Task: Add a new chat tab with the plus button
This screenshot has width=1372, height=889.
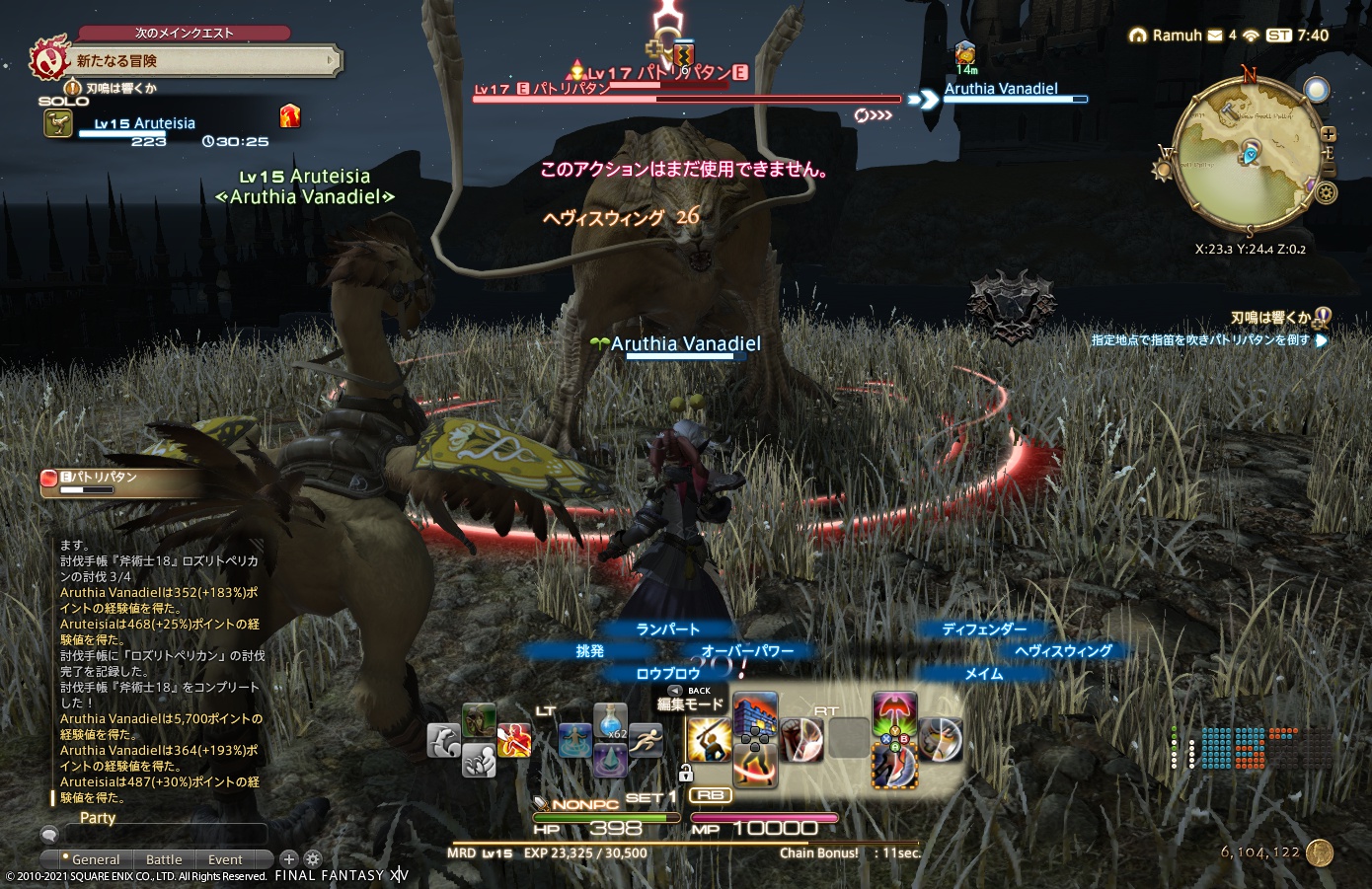Action: click(288, 858)
